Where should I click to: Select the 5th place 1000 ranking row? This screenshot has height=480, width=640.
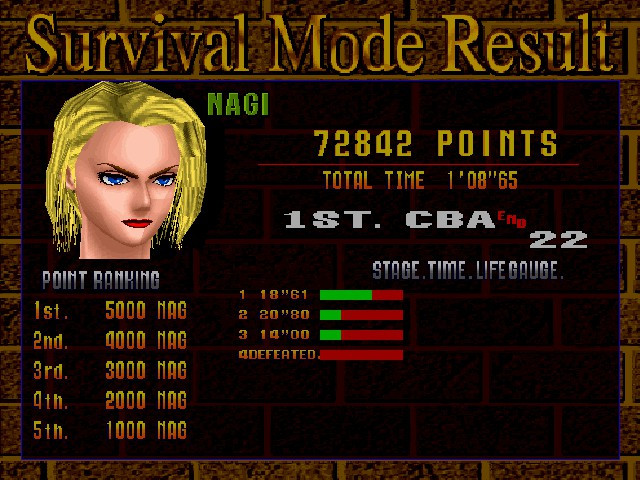pos(110,430)
